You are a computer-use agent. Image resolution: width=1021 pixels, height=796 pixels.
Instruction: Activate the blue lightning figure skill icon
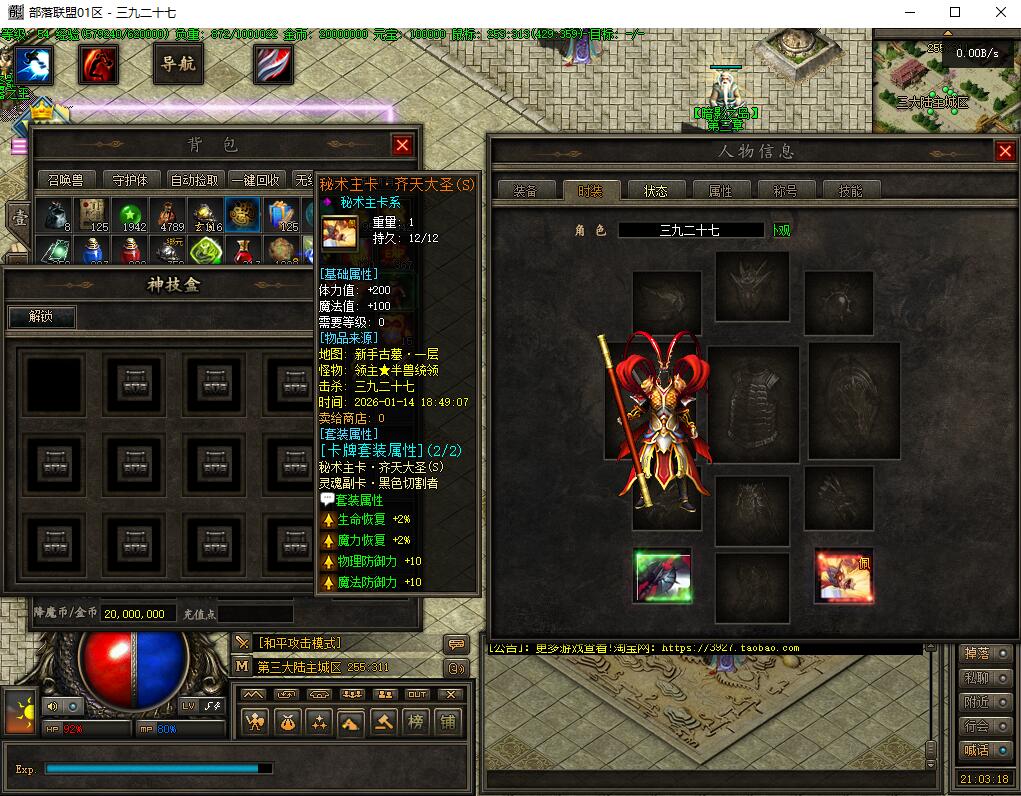click(x=33, y=65)
